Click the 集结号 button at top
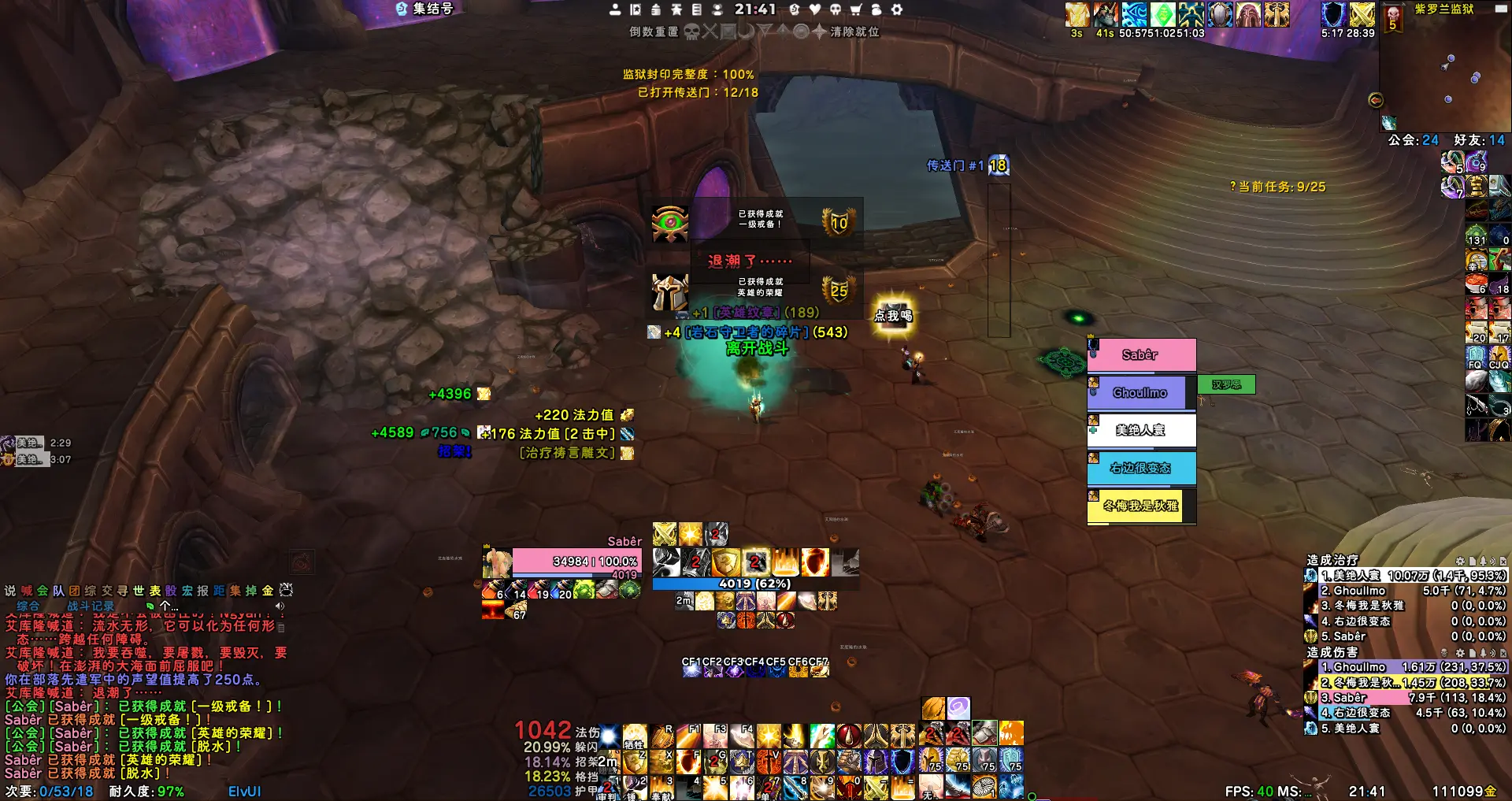Screen dimensions: 1512x801 click(425, 9)
